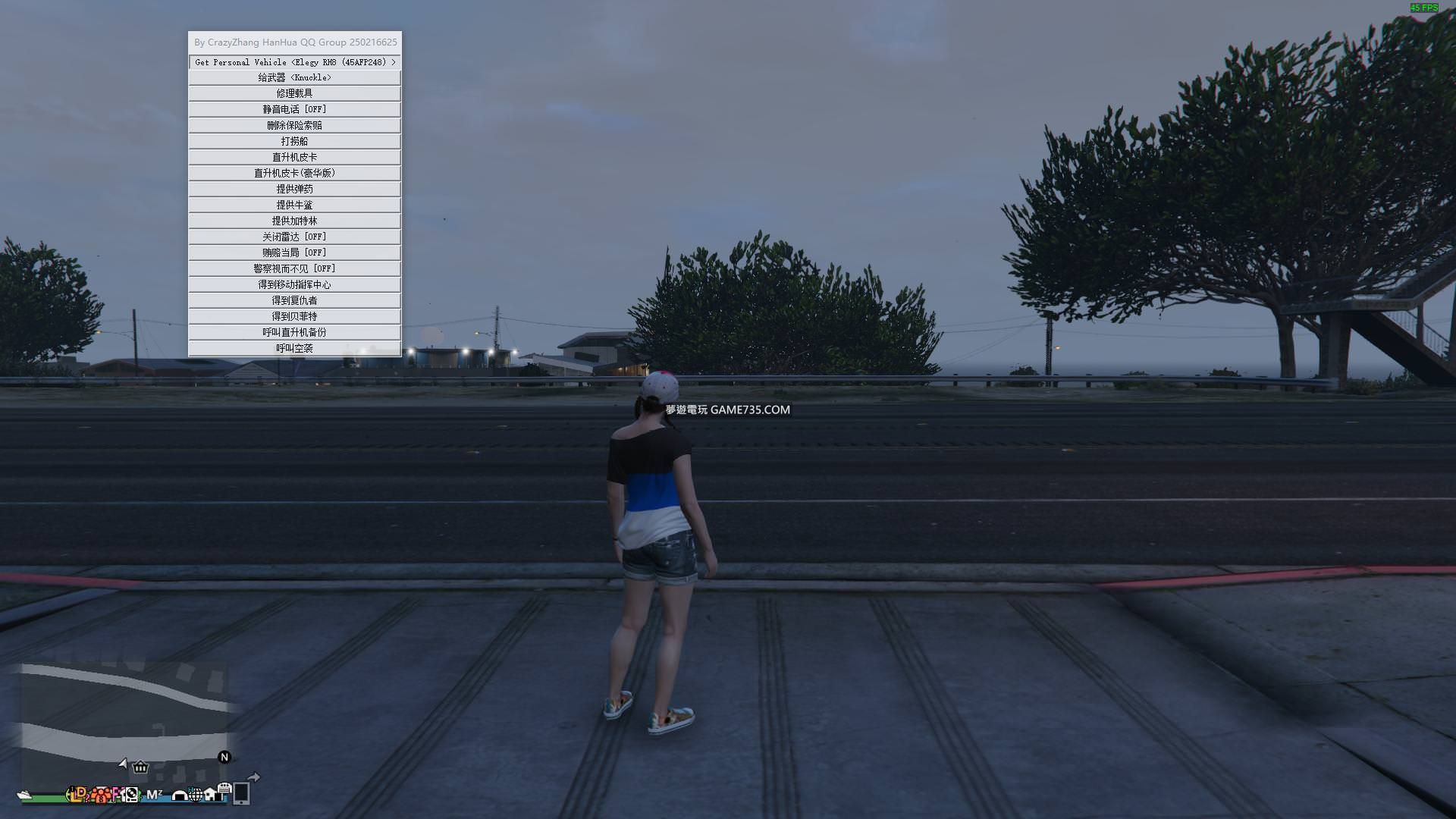This screenshot has height=819, width=1456.
Task: Toggle 贿赂当局 in the trainer menu
Action: (x=294, y=253)
